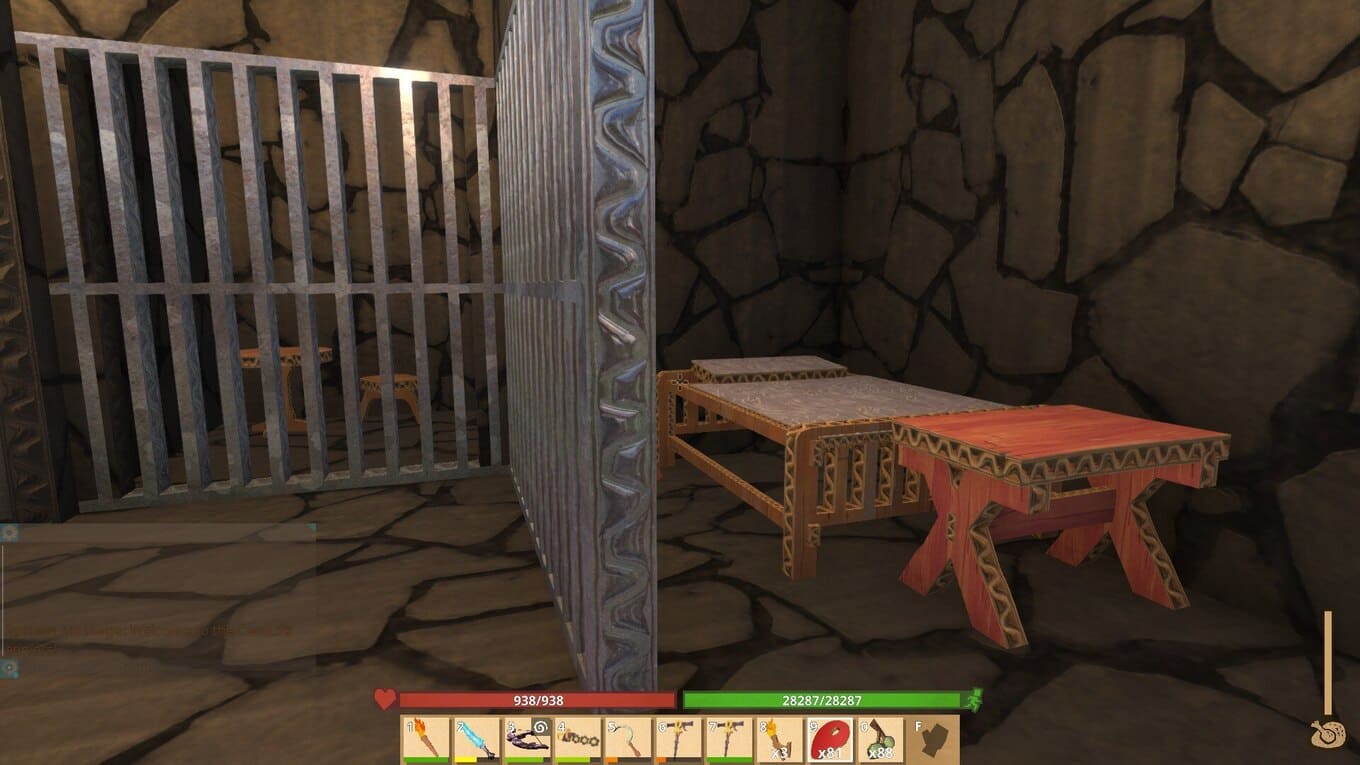
Task: Select the bow in slot 3
Action: pyautogui.click(x=528, y=740)
